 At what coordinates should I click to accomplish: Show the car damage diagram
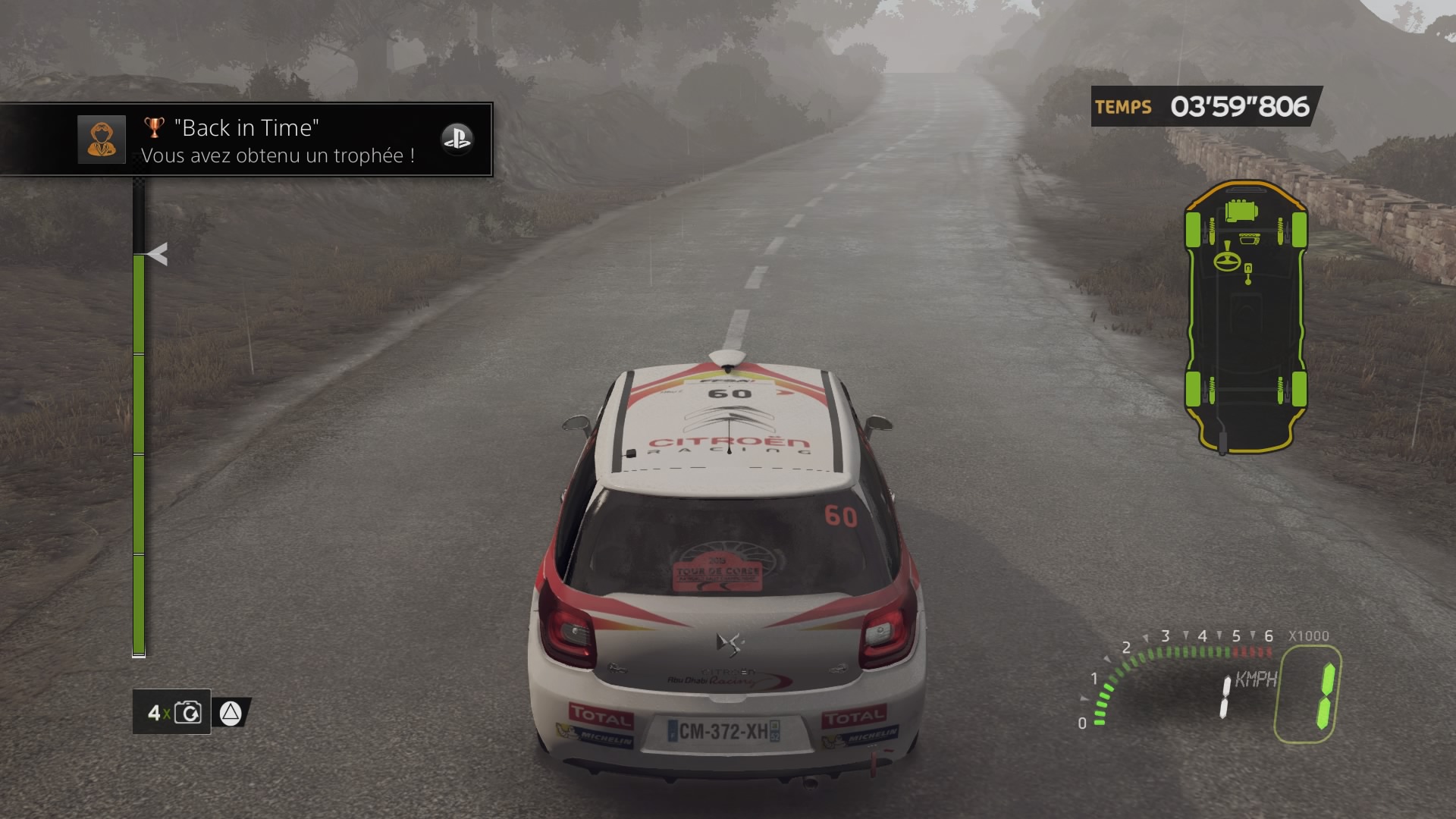[x=1245, y=317]
